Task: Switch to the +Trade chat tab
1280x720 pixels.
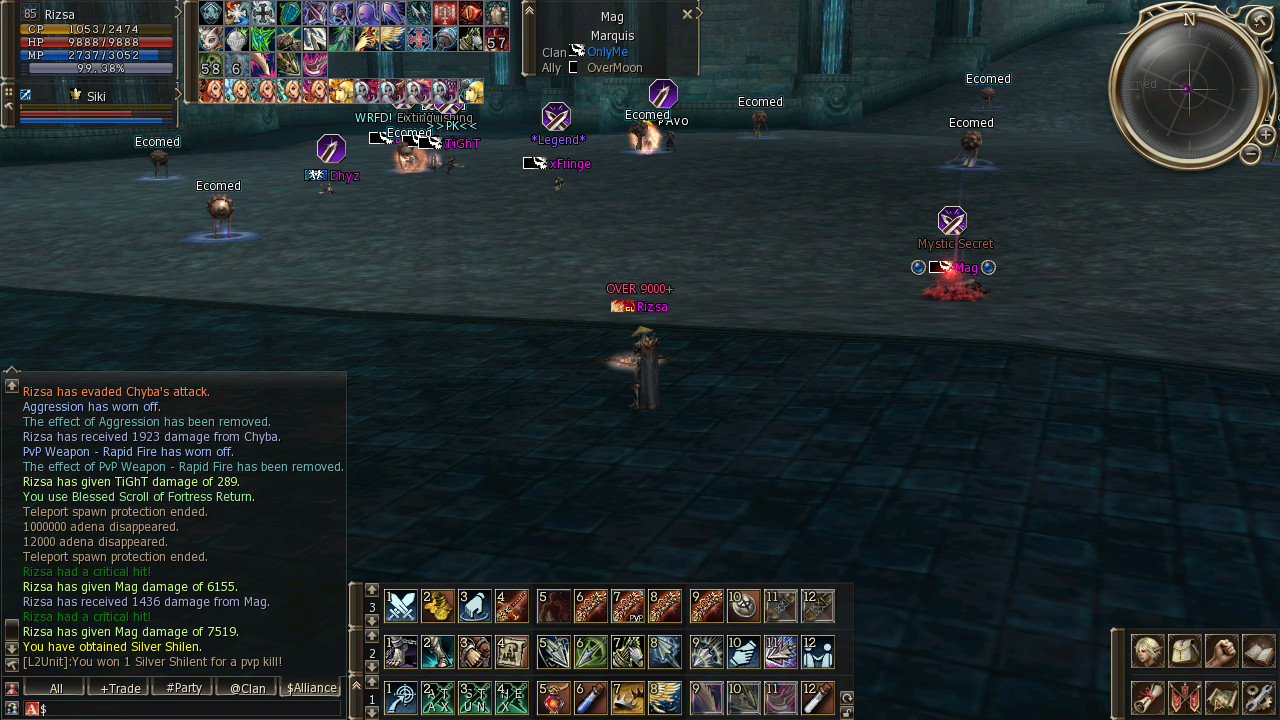Action: [x=118, y=688]
